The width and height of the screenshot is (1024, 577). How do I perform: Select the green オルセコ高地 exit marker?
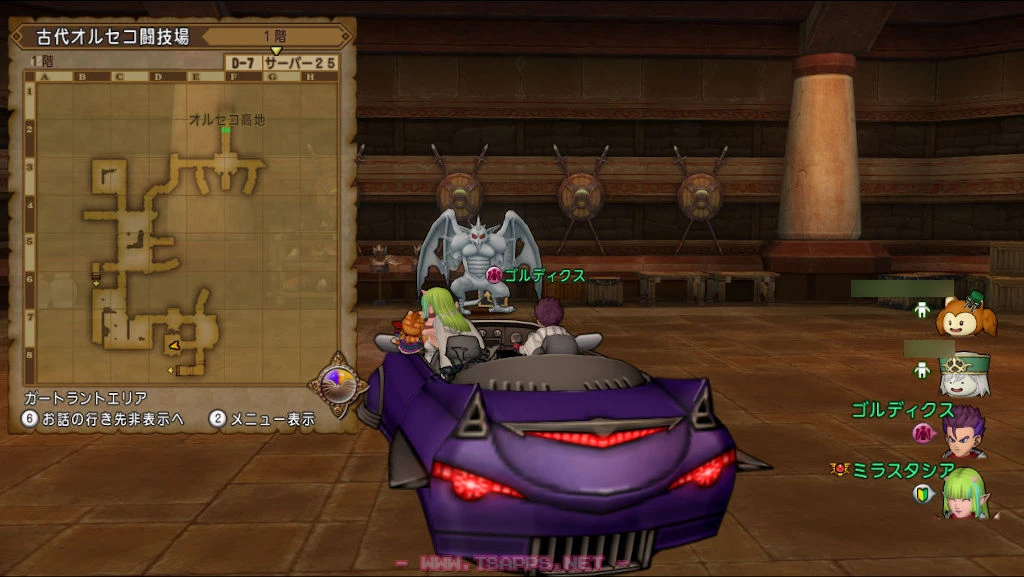226,130
